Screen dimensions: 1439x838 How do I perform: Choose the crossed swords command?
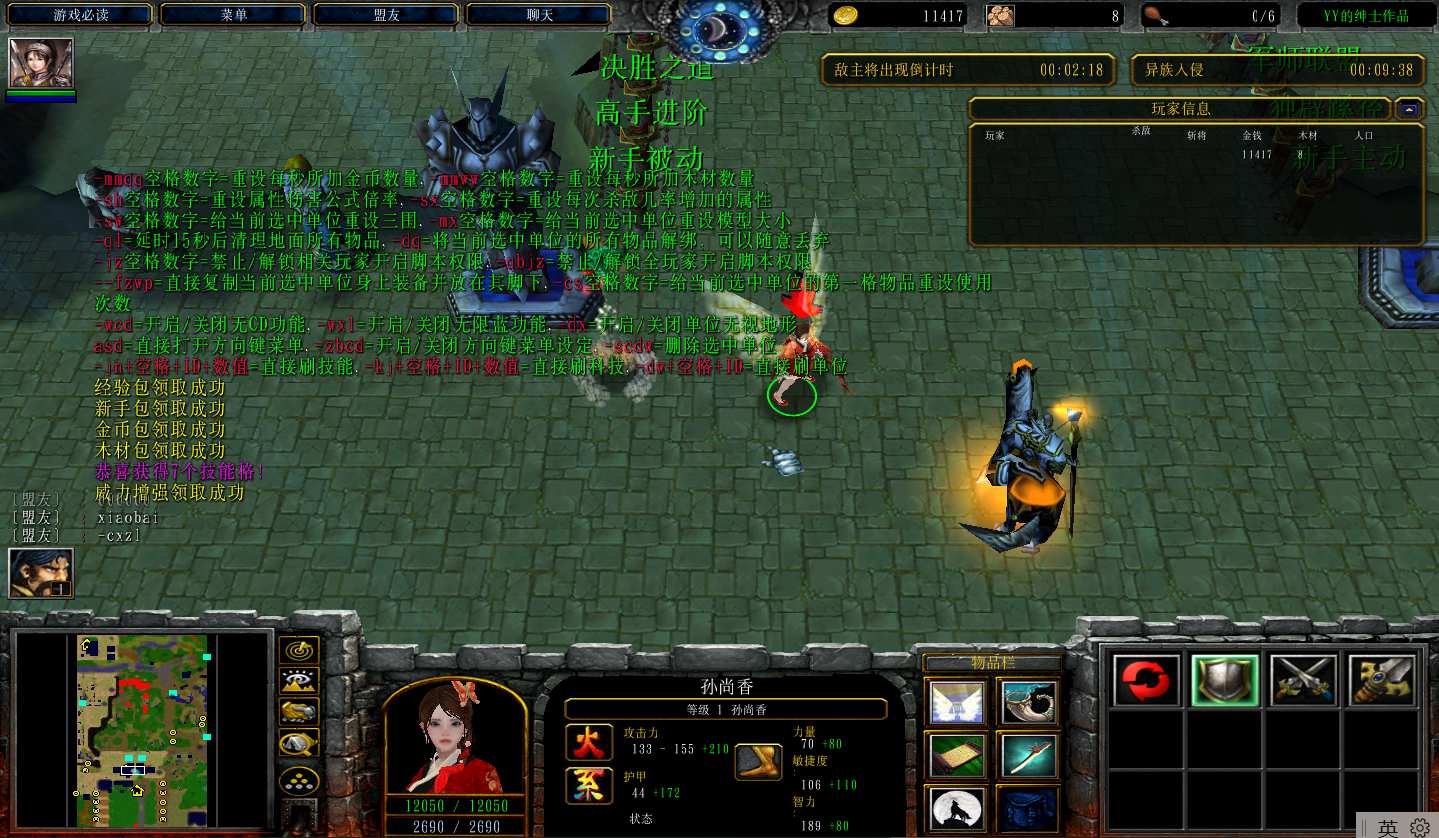1303,681
